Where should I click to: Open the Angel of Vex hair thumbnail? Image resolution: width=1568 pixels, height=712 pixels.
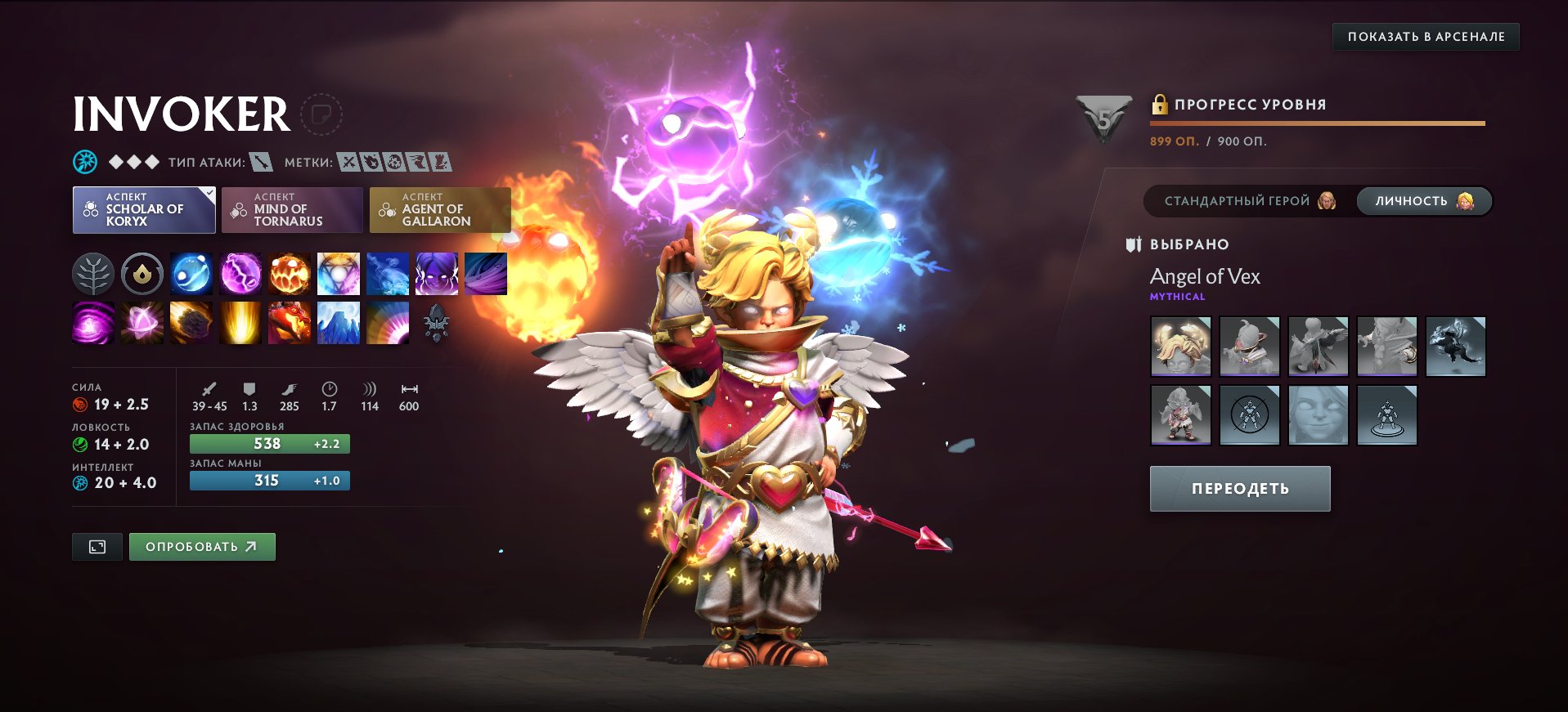(1181, 346)
